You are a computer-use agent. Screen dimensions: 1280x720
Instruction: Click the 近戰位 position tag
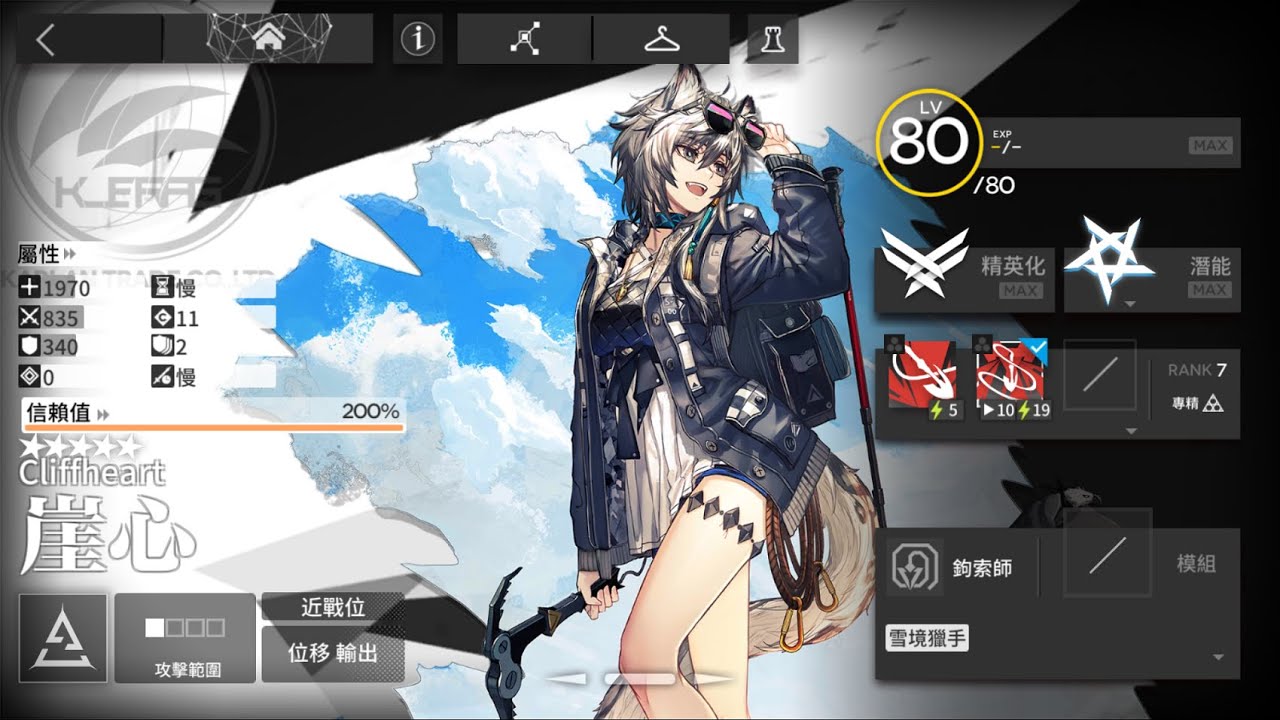(332, 607)
